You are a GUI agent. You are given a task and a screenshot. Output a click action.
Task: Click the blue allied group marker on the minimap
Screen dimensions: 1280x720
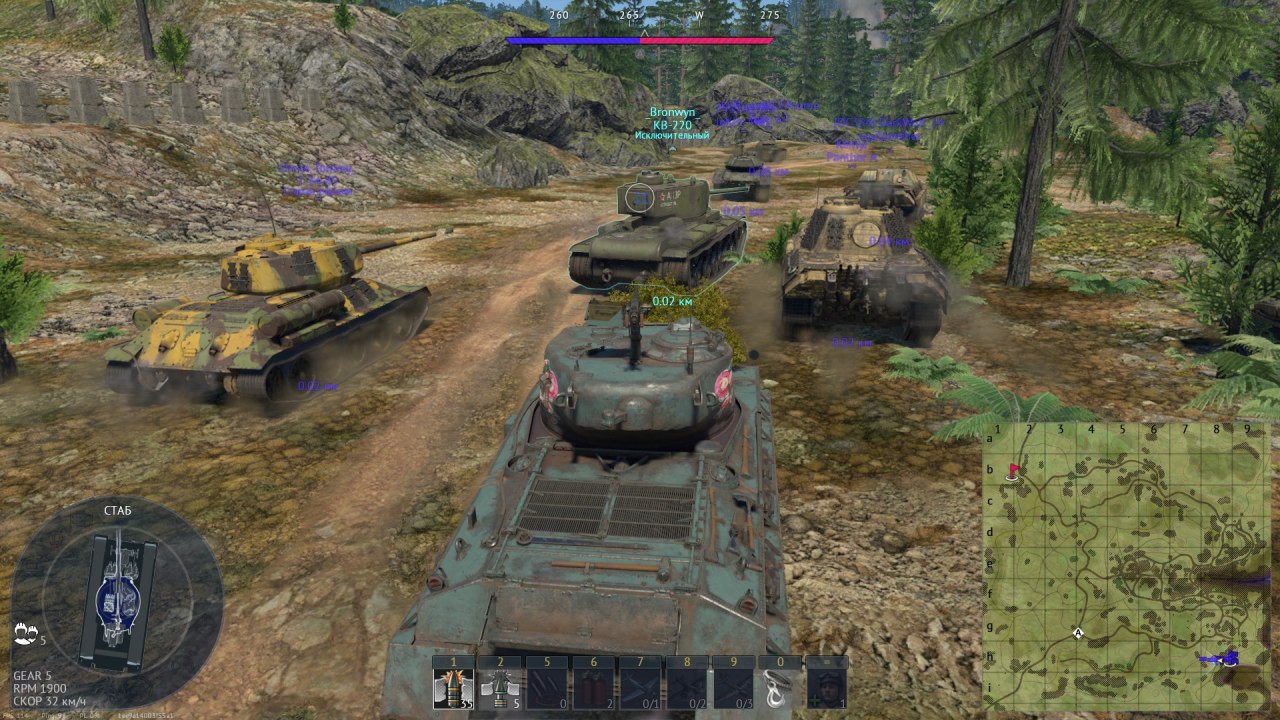(1224, 658)
